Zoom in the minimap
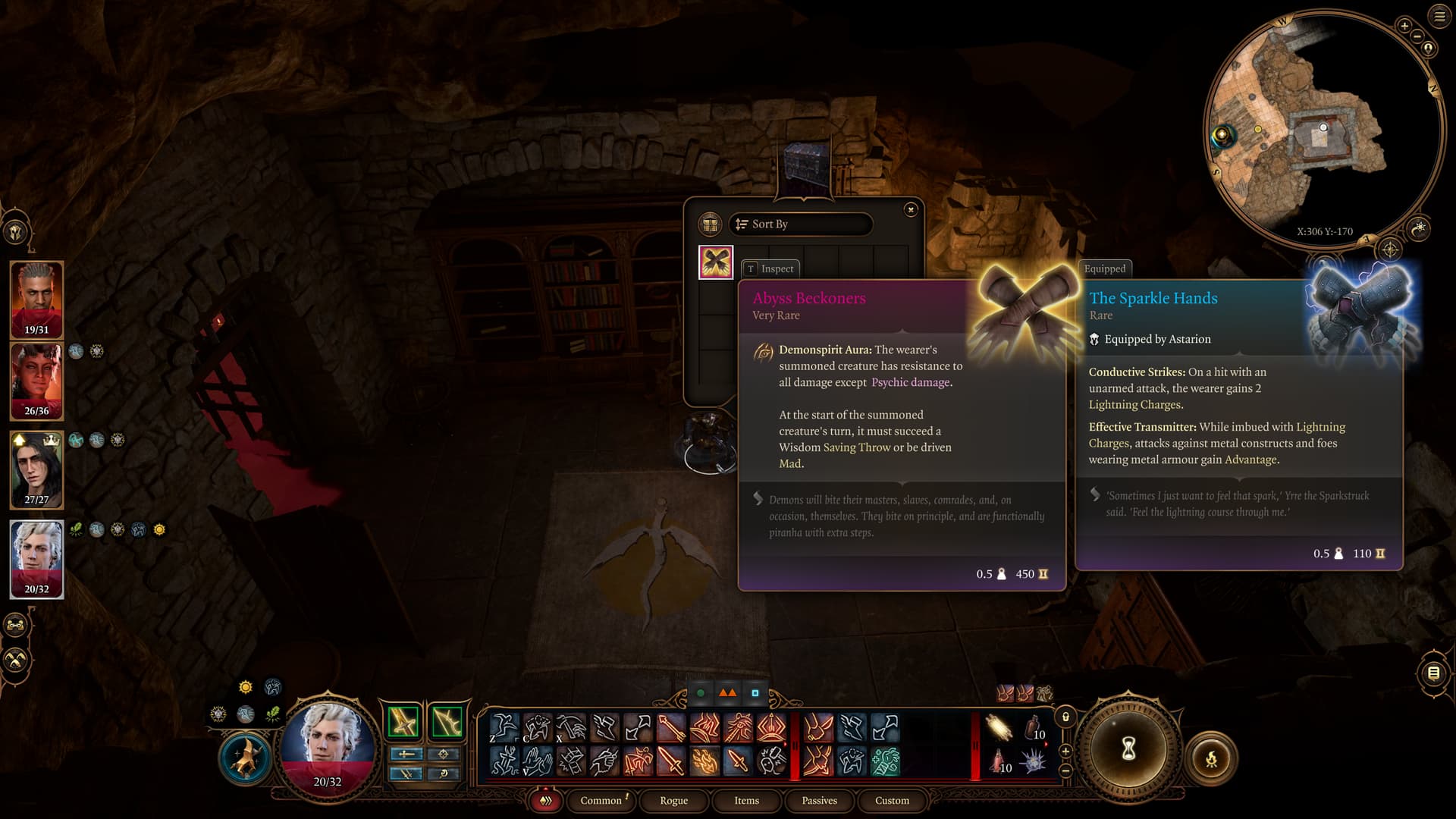 click(1404, 26)
